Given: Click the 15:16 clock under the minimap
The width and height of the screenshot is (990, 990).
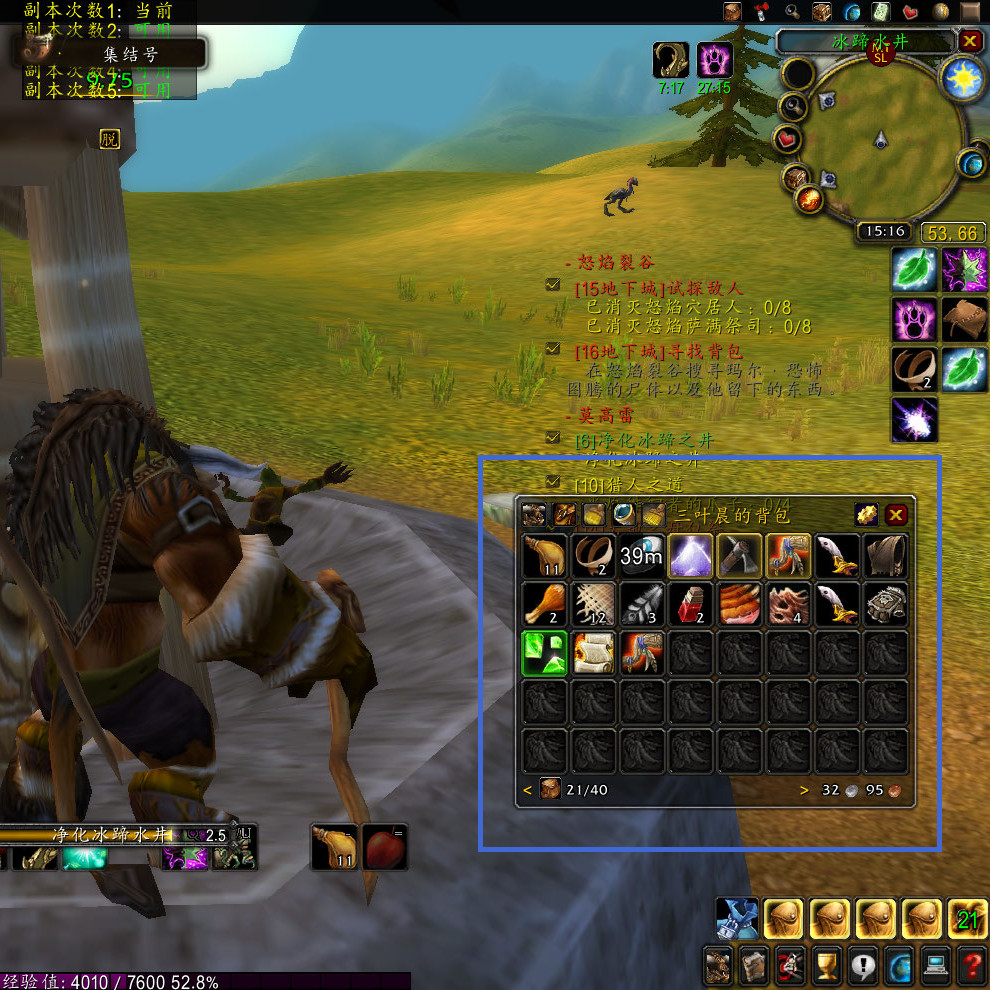Looking at the screenshot, I should click(x=885, y=231).
